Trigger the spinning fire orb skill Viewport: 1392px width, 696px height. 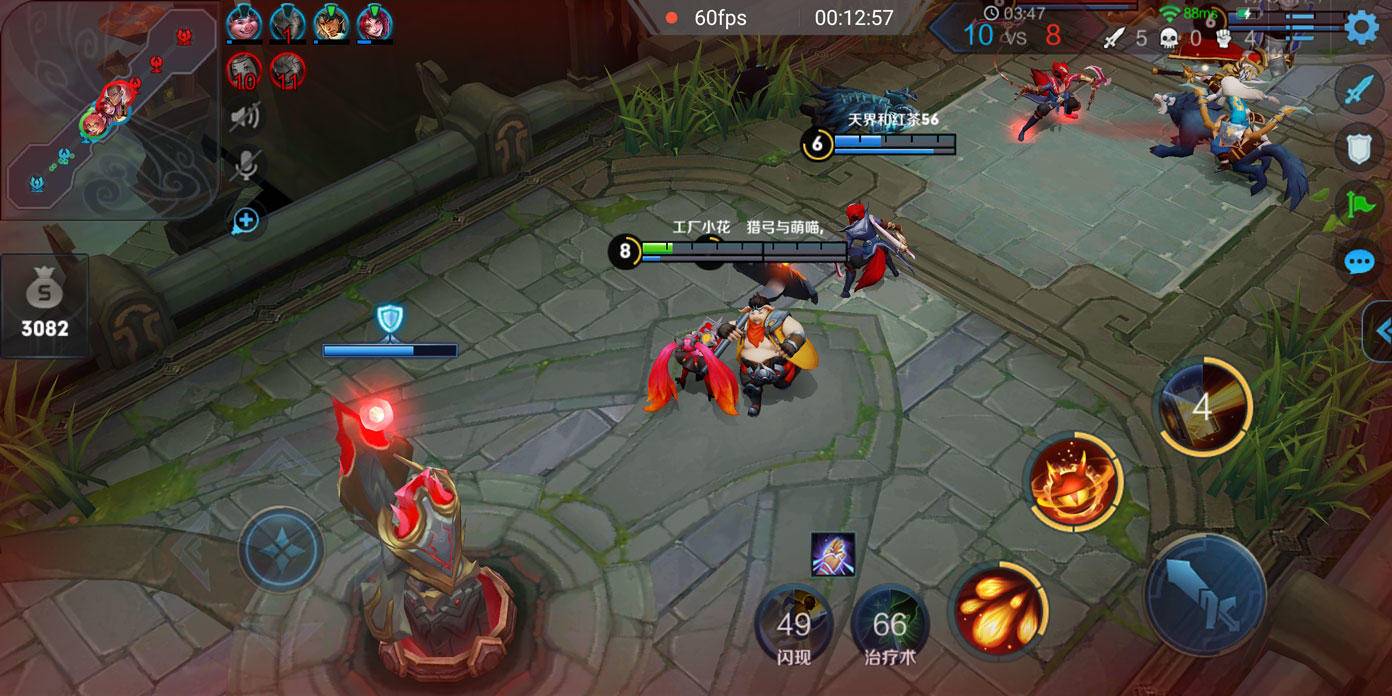1073,481
